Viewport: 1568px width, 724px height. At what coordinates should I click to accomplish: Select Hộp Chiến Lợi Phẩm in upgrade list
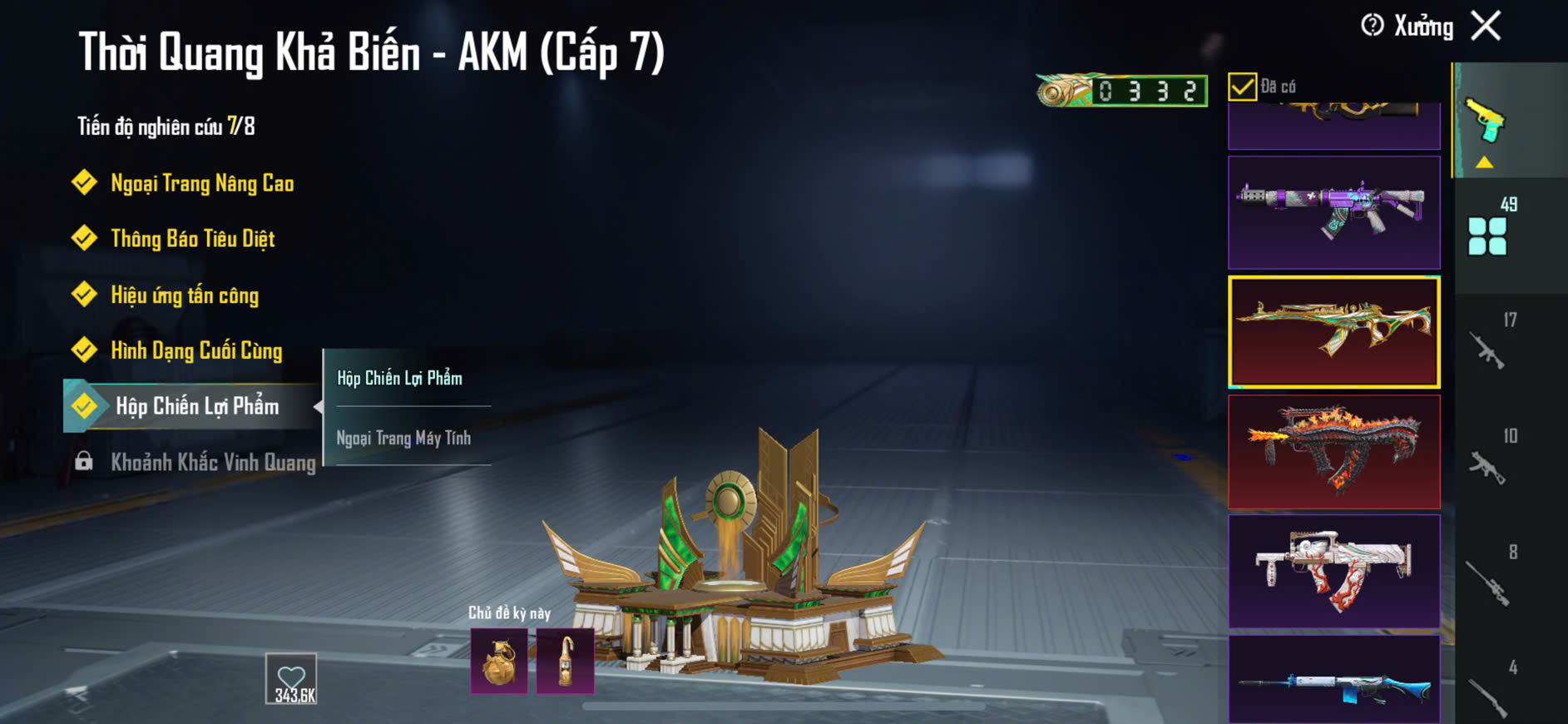point(196,406)
